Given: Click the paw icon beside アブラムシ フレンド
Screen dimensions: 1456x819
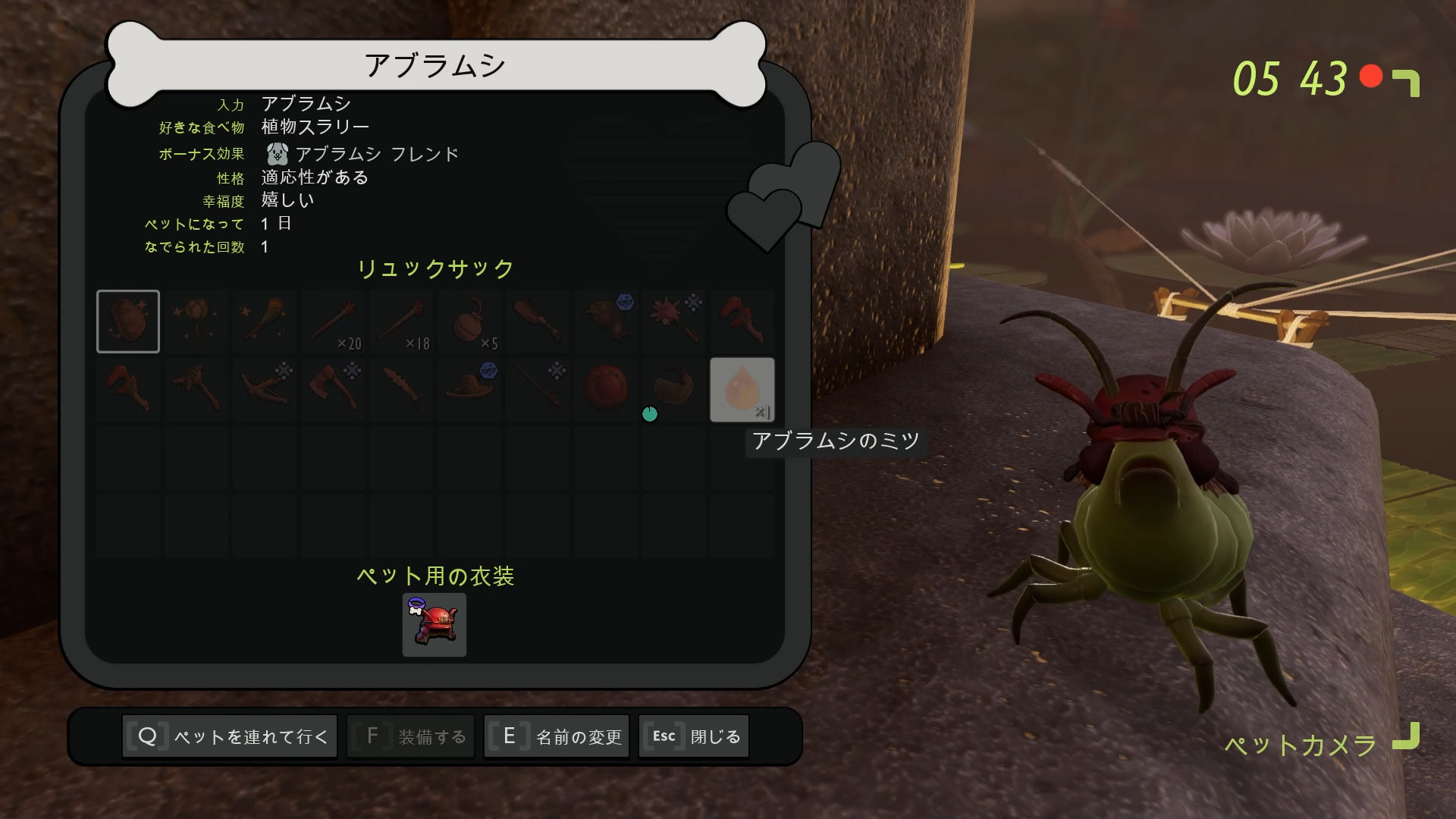Looking at the screenshot, I should point(276,153).
